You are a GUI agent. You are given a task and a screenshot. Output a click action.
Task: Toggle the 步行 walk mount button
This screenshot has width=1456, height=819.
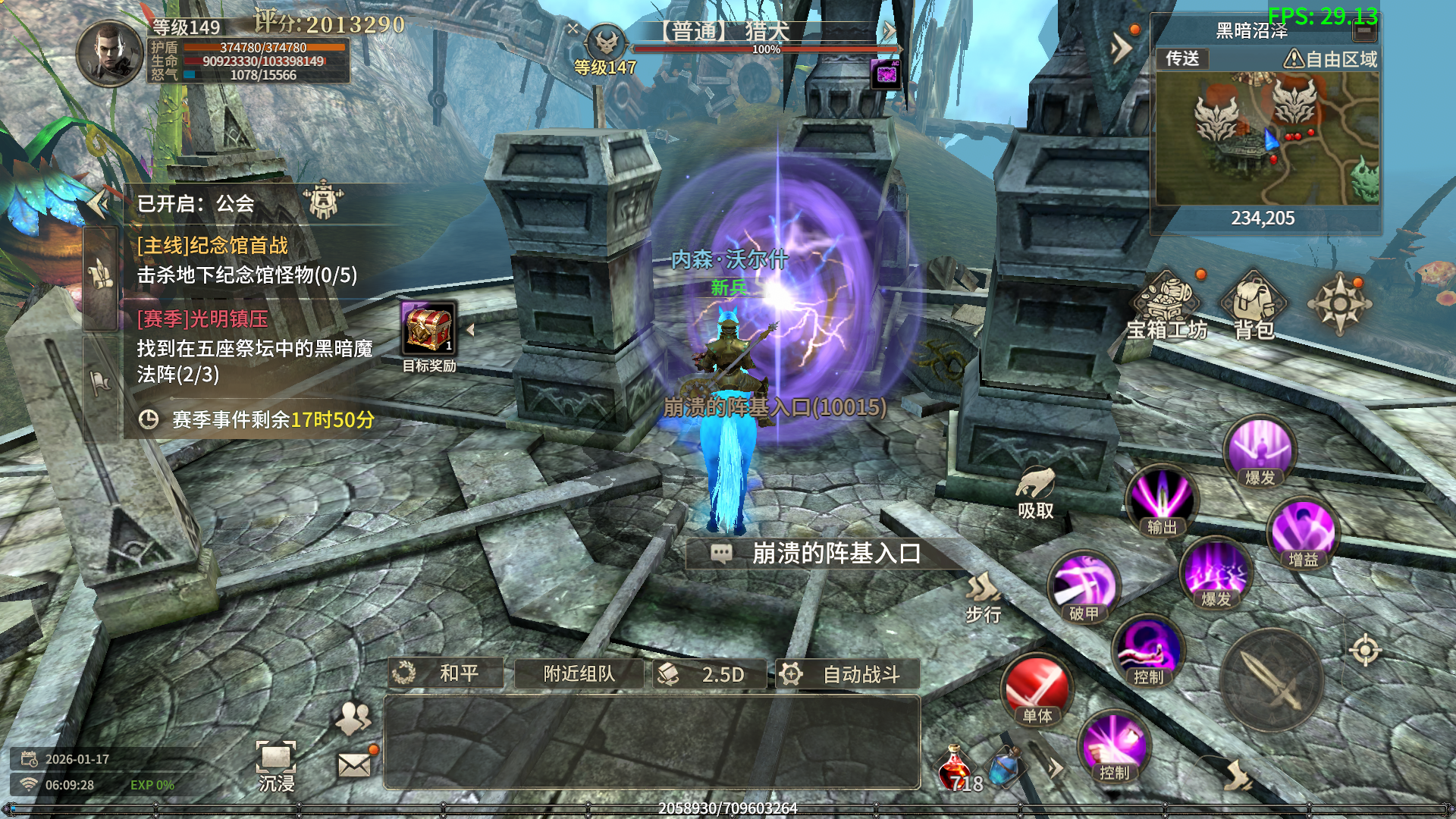[984, 597]
